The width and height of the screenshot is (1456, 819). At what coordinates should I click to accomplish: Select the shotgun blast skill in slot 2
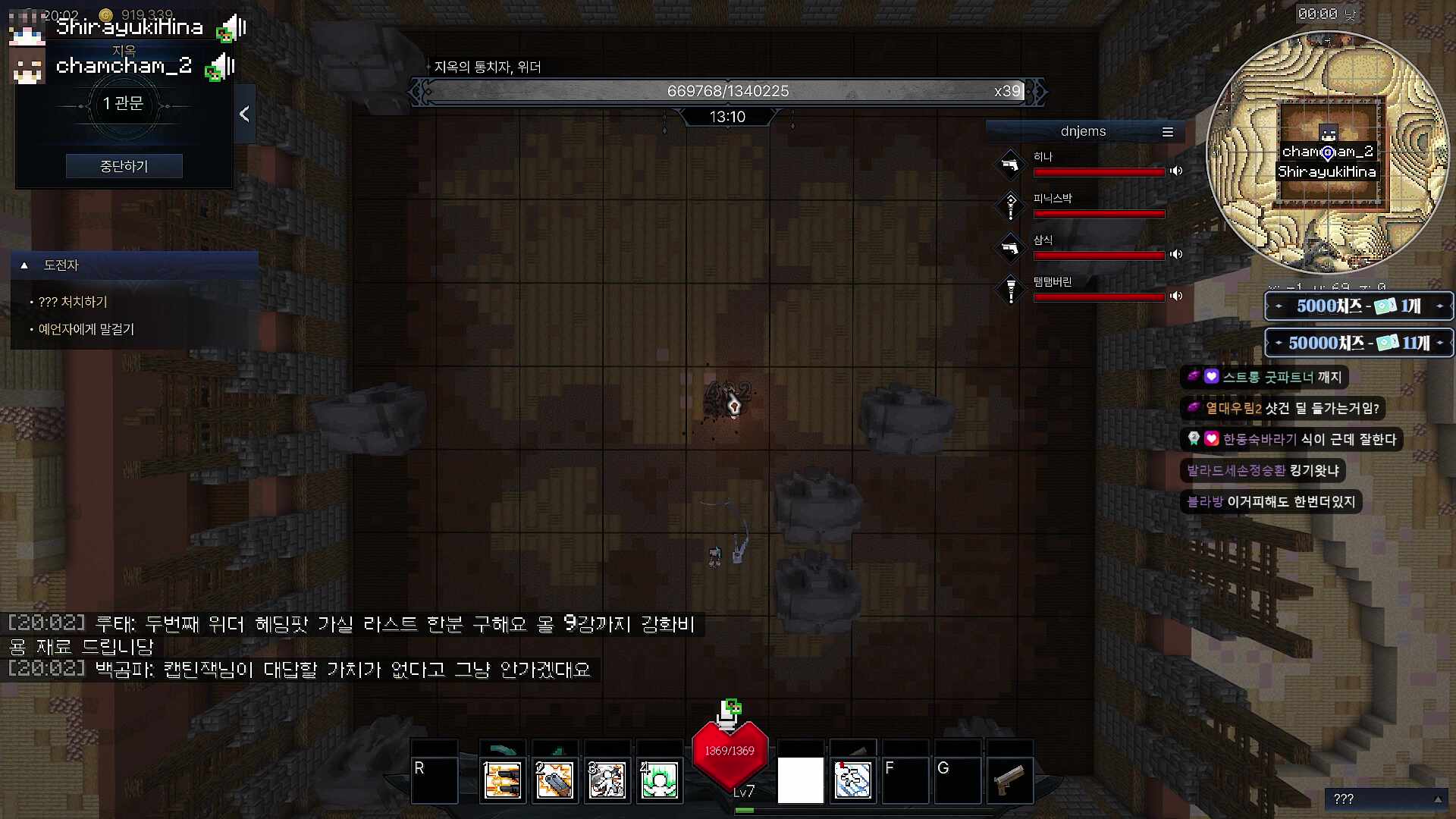pyautogui.click(x=554, y=780)
